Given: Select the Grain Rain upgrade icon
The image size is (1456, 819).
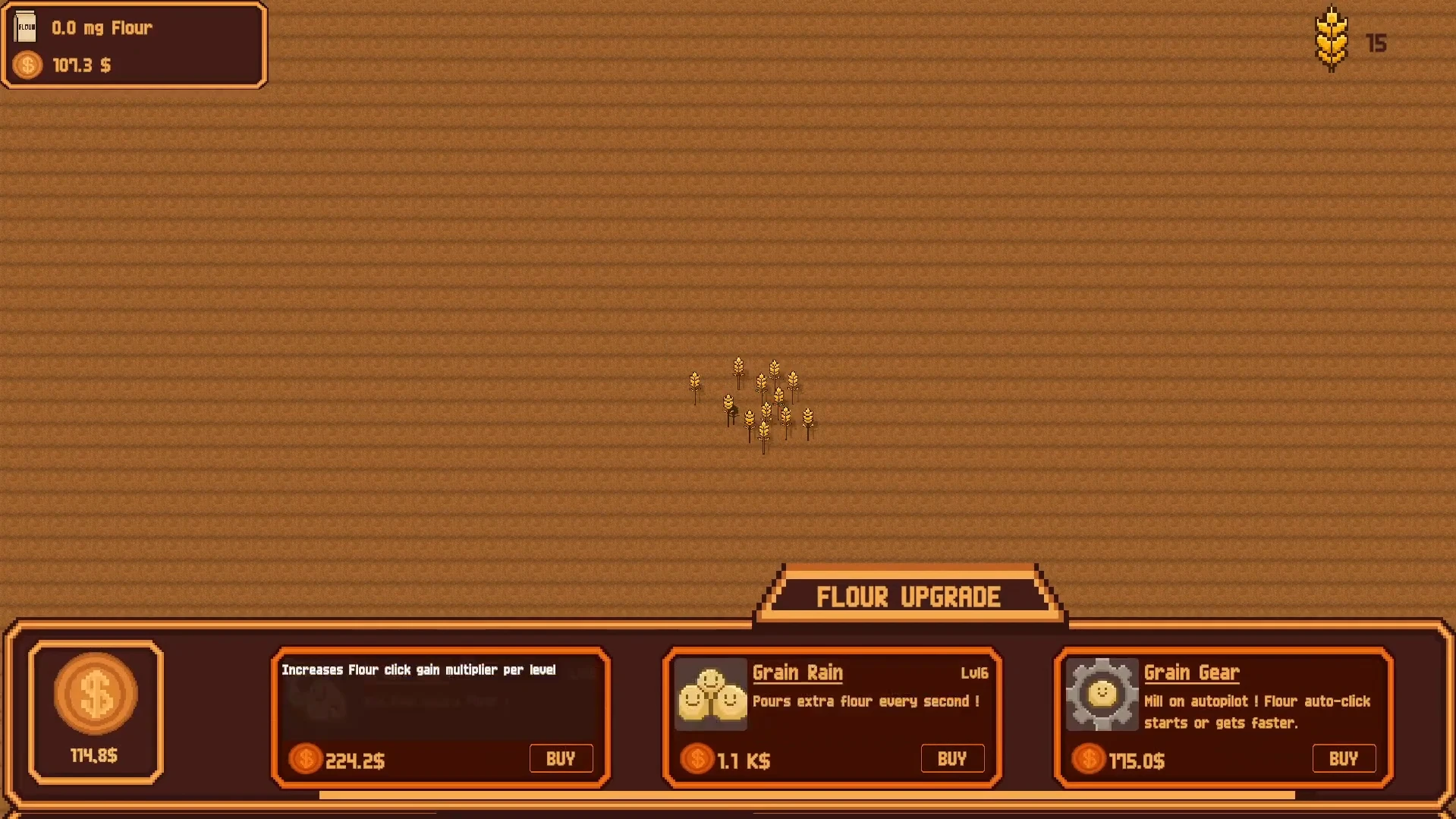Looking at the screenshot, I should coord(710,695).
